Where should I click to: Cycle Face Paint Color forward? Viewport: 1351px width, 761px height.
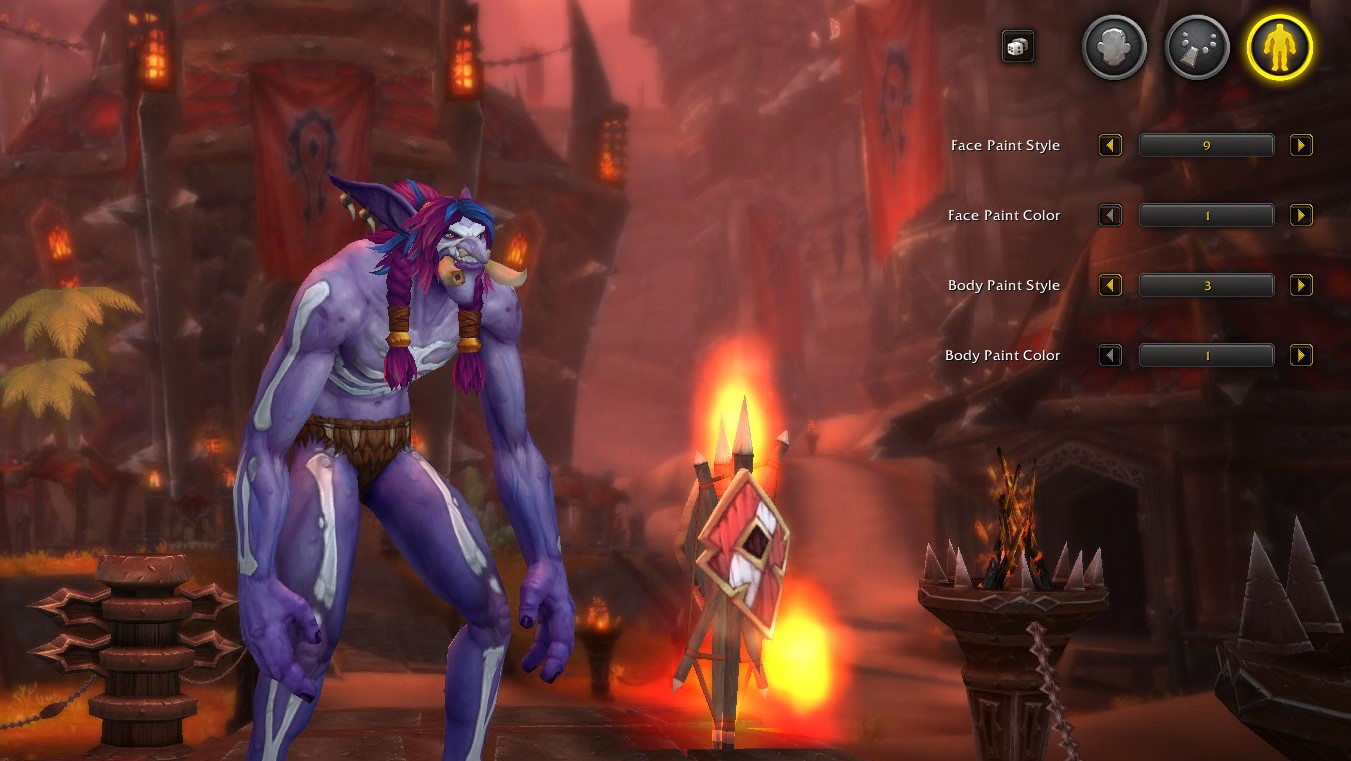(1301, 215)
